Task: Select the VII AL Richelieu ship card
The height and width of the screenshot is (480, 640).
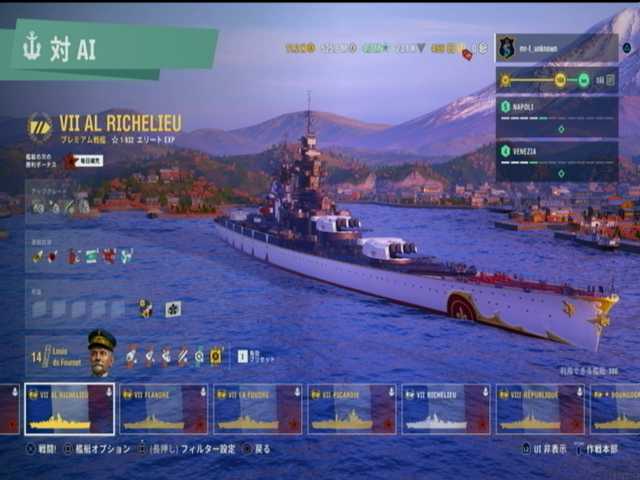Action: point(70,409)
